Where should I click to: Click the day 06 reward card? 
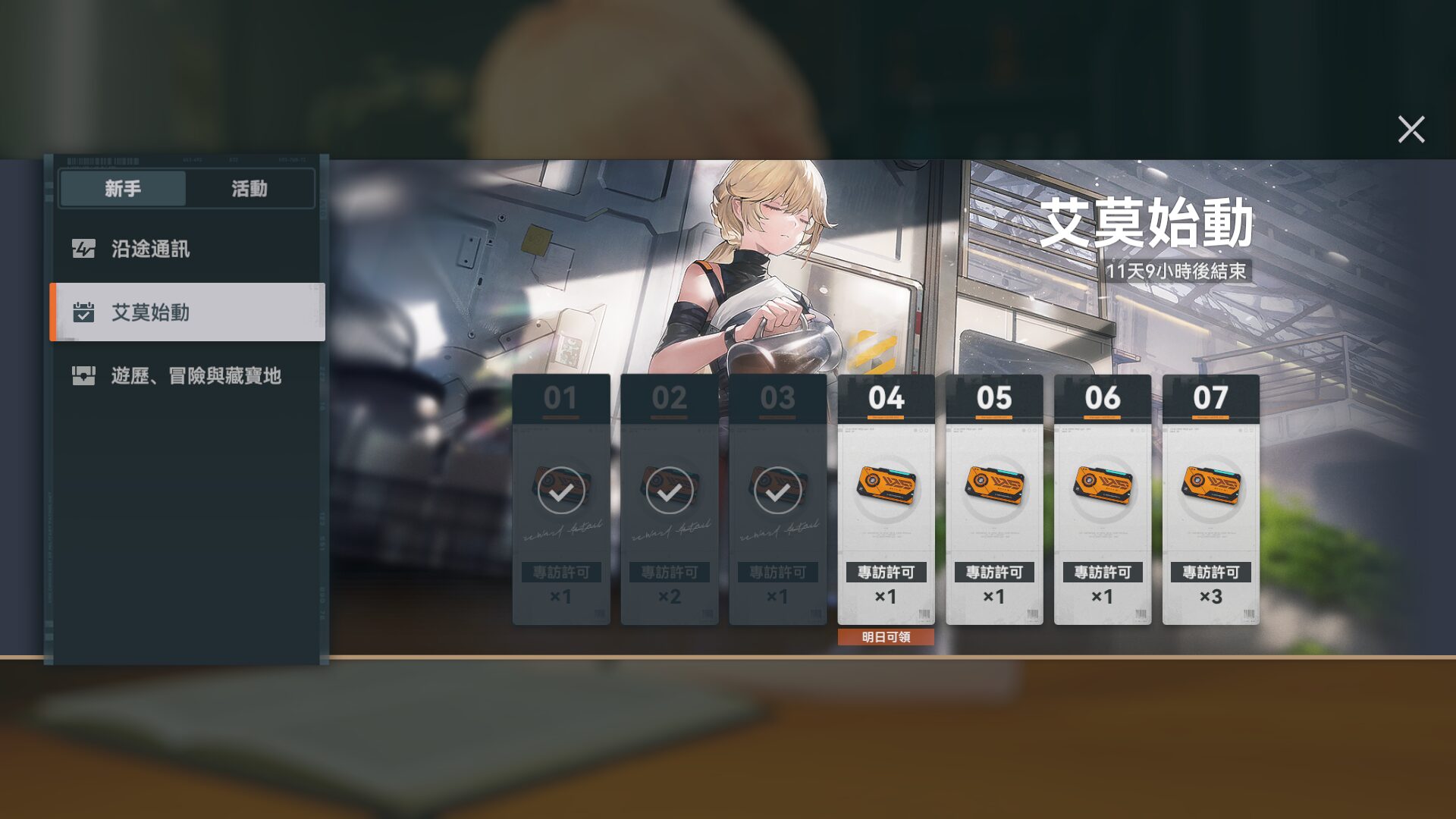[x=1103, y=499]
